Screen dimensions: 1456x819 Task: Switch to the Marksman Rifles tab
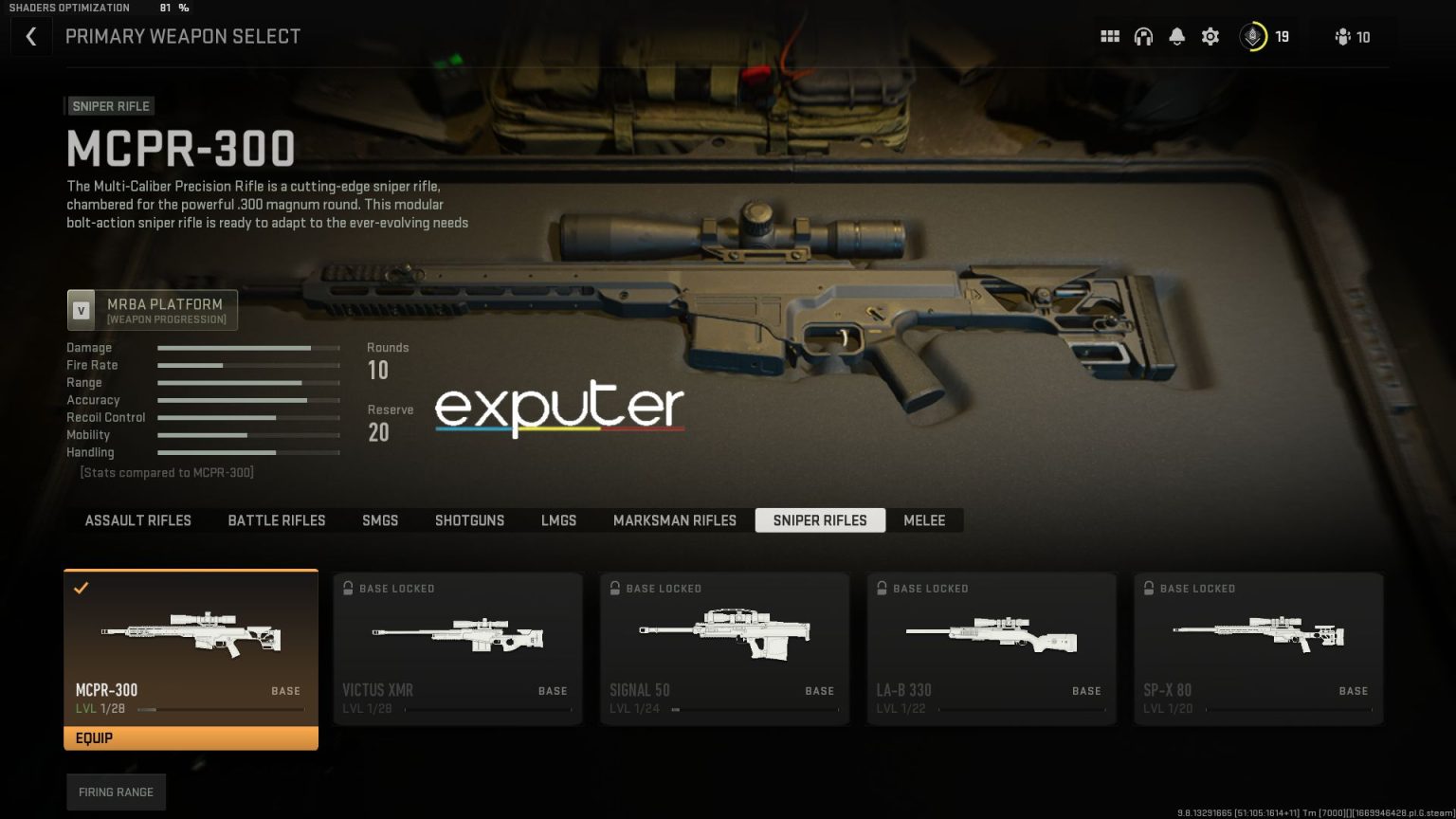675,520
